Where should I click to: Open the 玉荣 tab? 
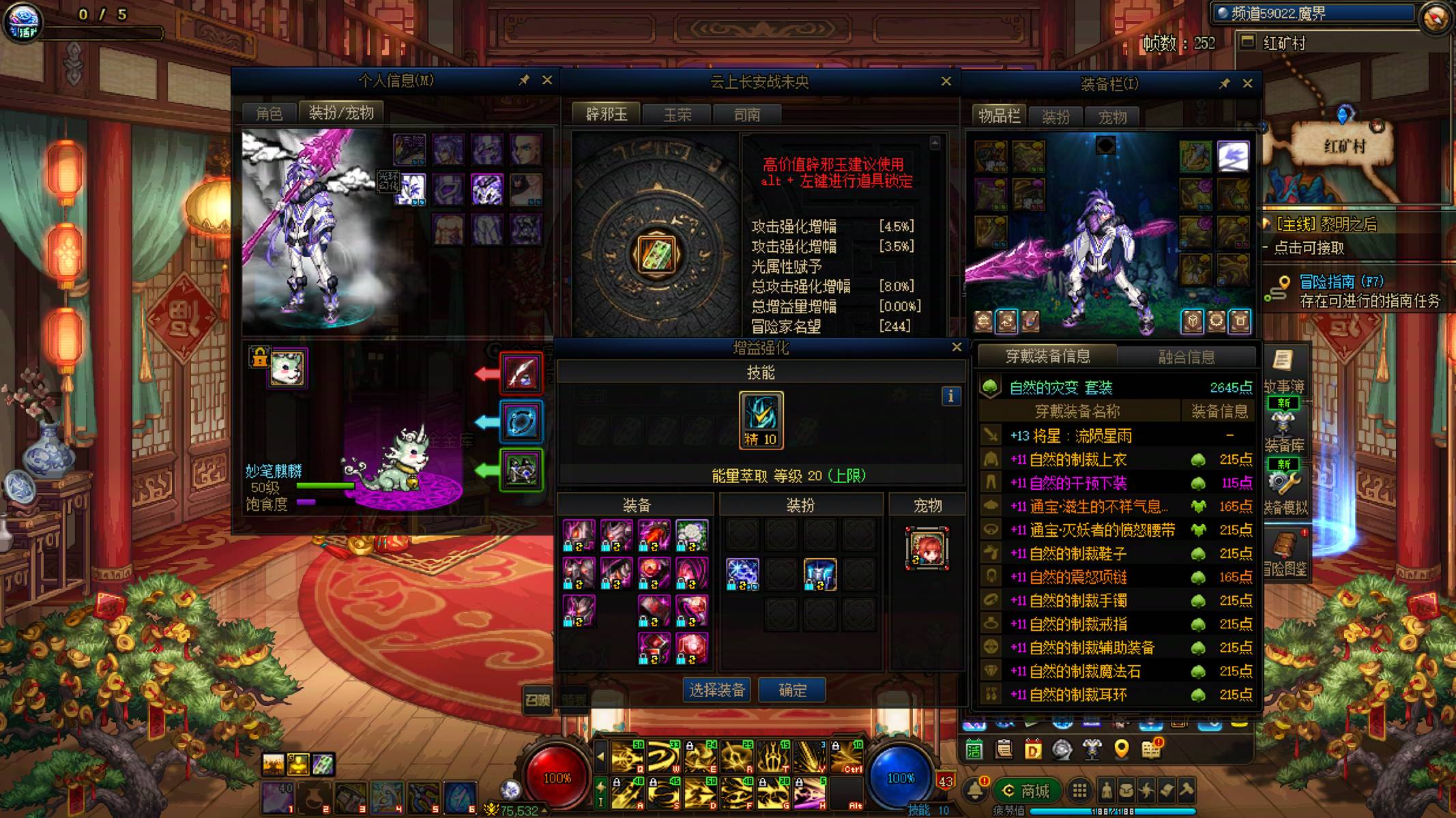click(x=678, y=115)
